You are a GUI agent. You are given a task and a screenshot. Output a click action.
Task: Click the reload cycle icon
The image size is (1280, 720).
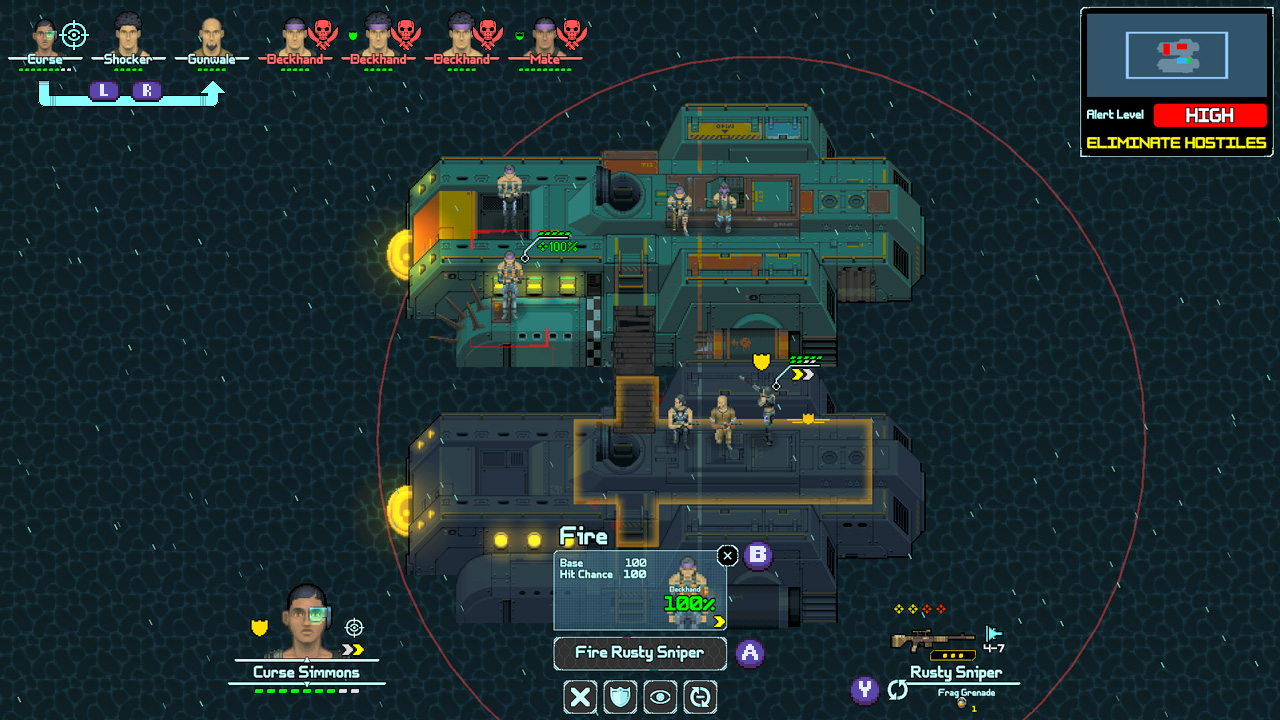pos(700,697)
